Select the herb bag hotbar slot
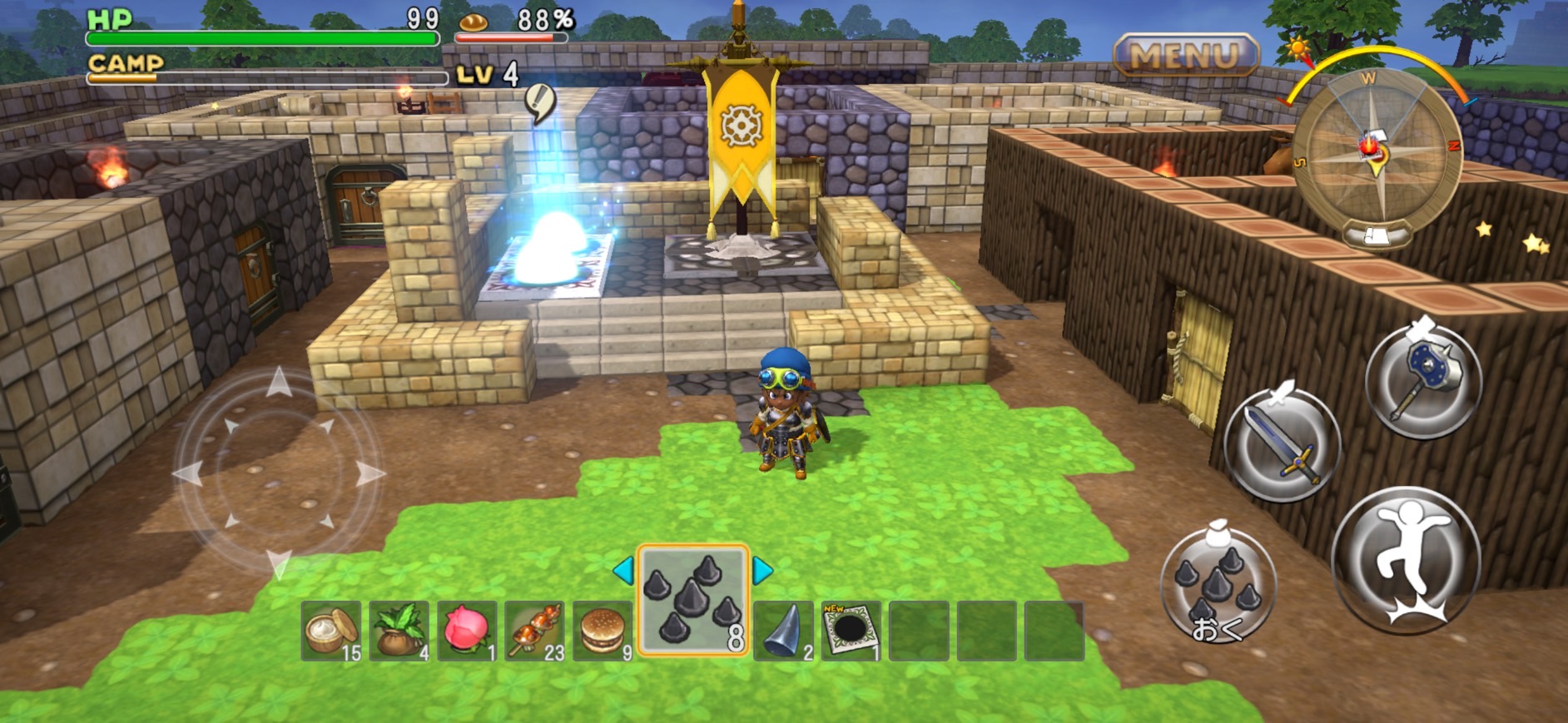The width and height of the screenshot is (1568, 723). tap(399, 631)
